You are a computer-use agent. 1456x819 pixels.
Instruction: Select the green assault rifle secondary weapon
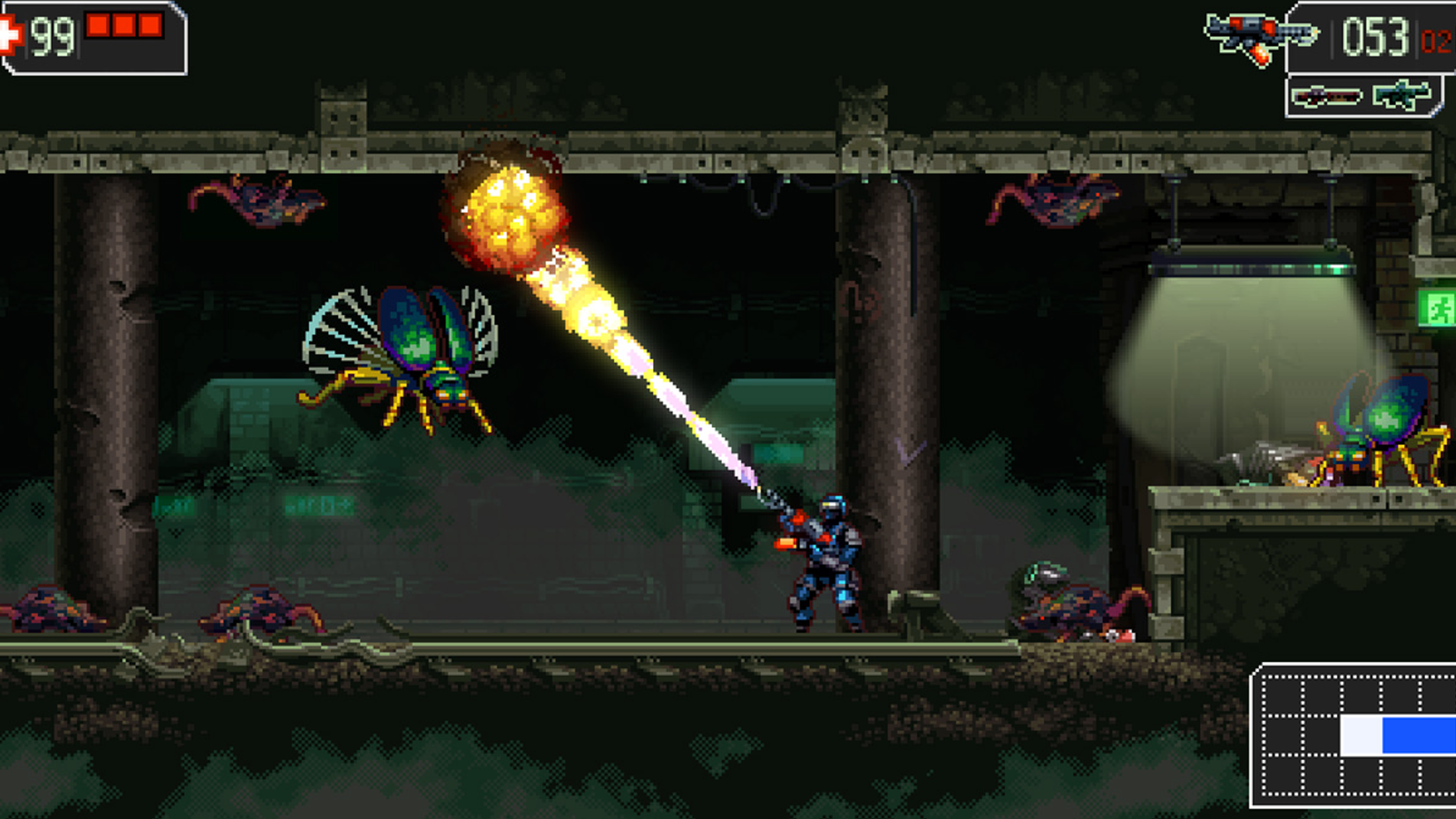pyautogui.click(x=1401, y=95)
